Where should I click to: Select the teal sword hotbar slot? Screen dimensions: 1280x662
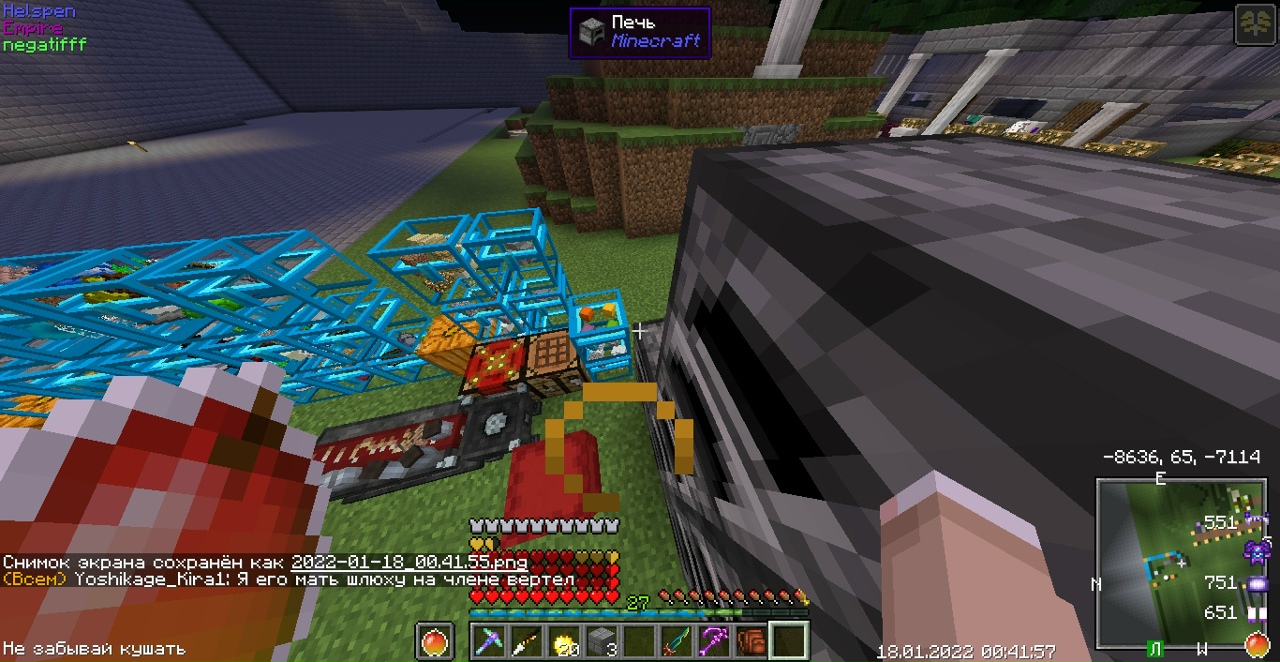[x=677, y=641]
